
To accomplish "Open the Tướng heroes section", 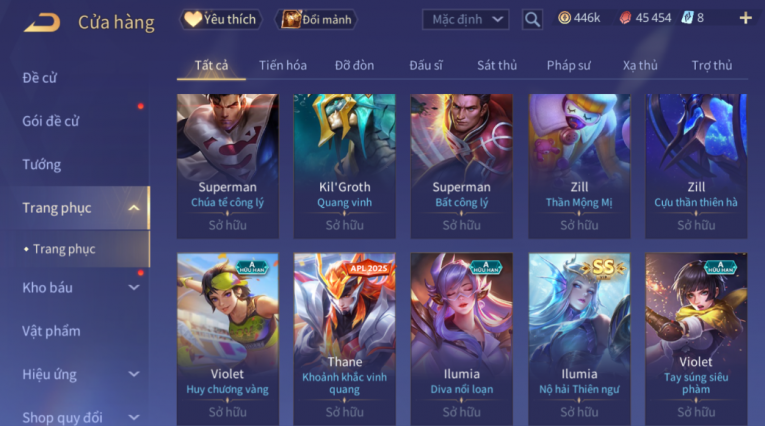I will click(42, 164).
